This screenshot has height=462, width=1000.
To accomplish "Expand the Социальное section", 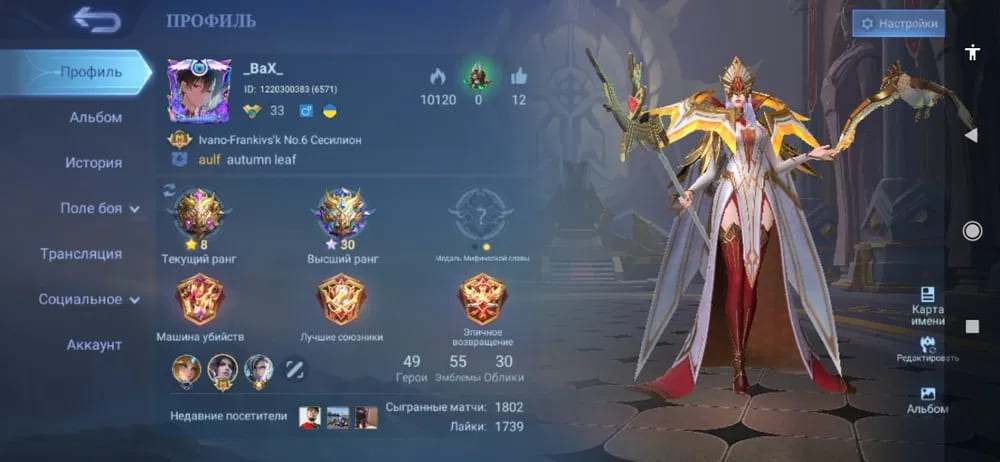I will [88, 299].
